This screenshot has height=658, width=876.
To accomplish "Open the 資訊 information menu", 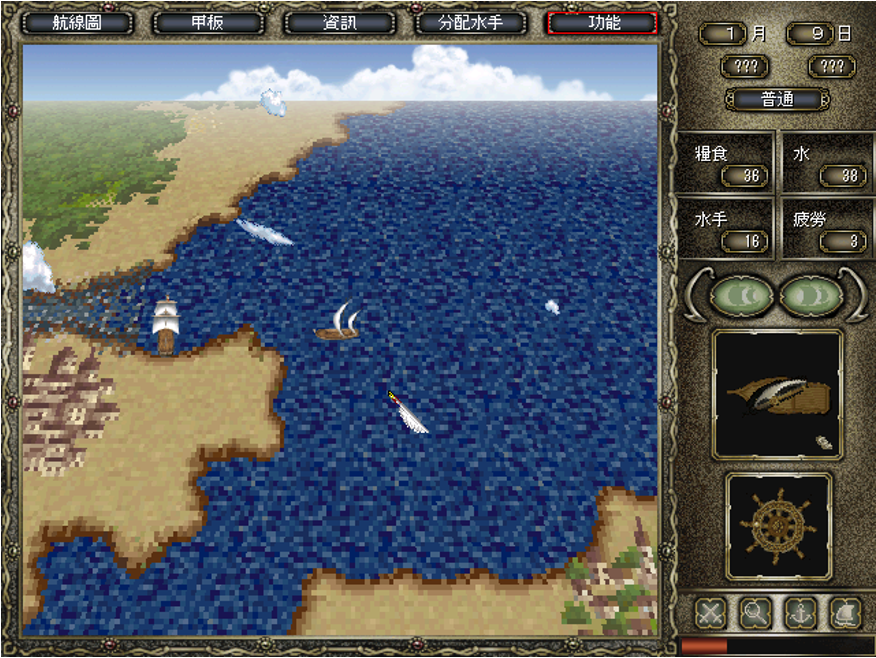I will point(339,22).
